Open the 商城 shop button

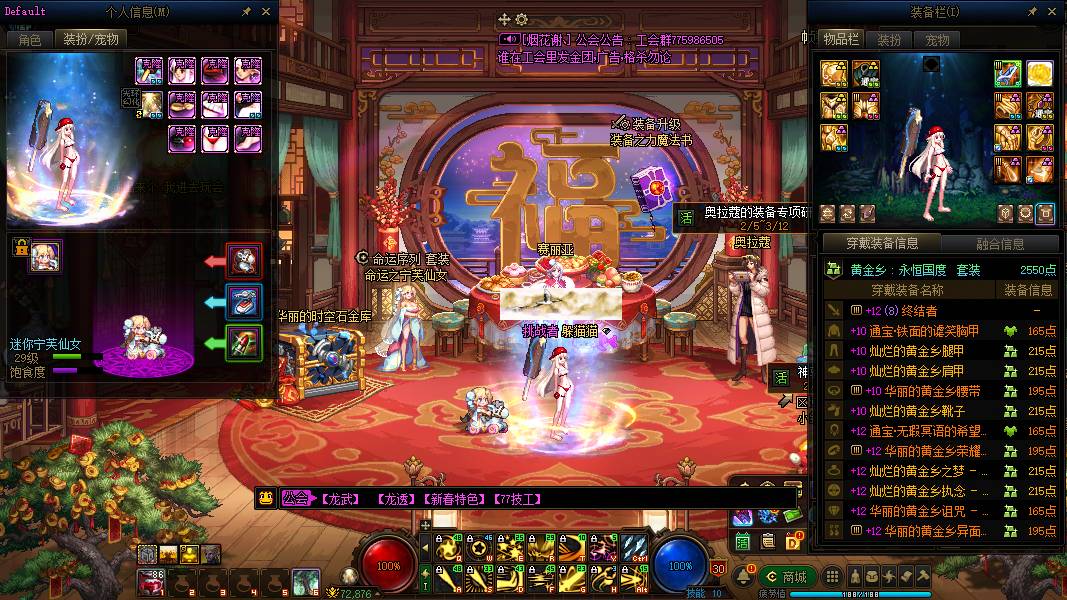786,577
